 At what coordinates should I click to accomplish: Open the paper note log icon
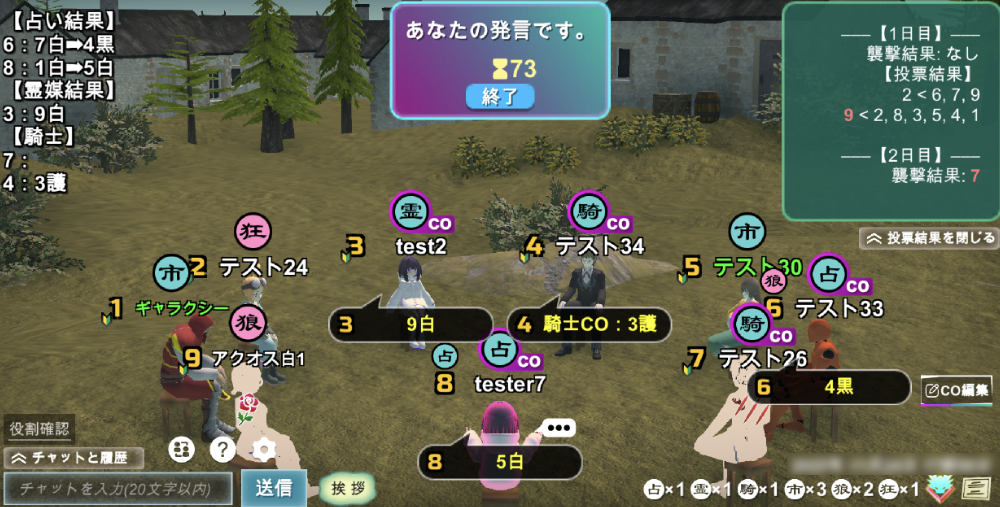click(975, 489)
